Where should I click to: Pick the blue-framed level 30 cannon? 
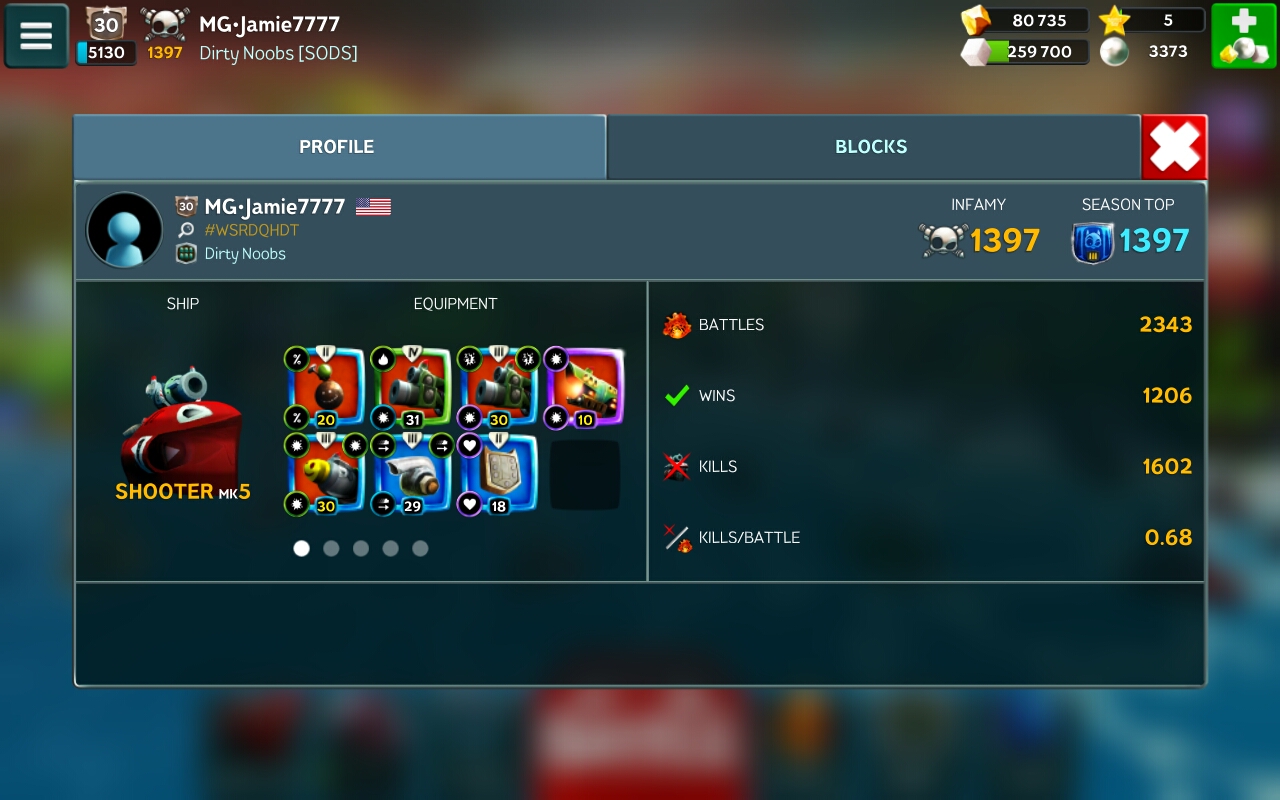click(x=498, y=388)
